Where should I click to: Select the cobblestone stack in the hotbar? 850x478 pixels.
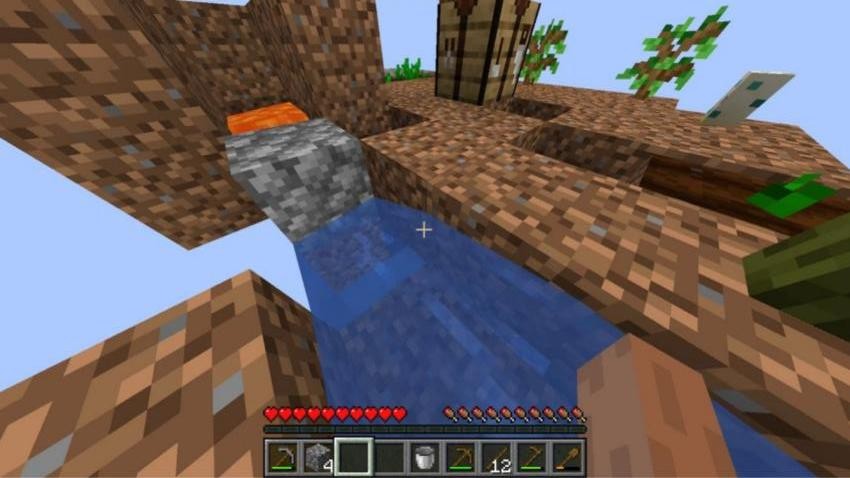click(x=317, y=457)
